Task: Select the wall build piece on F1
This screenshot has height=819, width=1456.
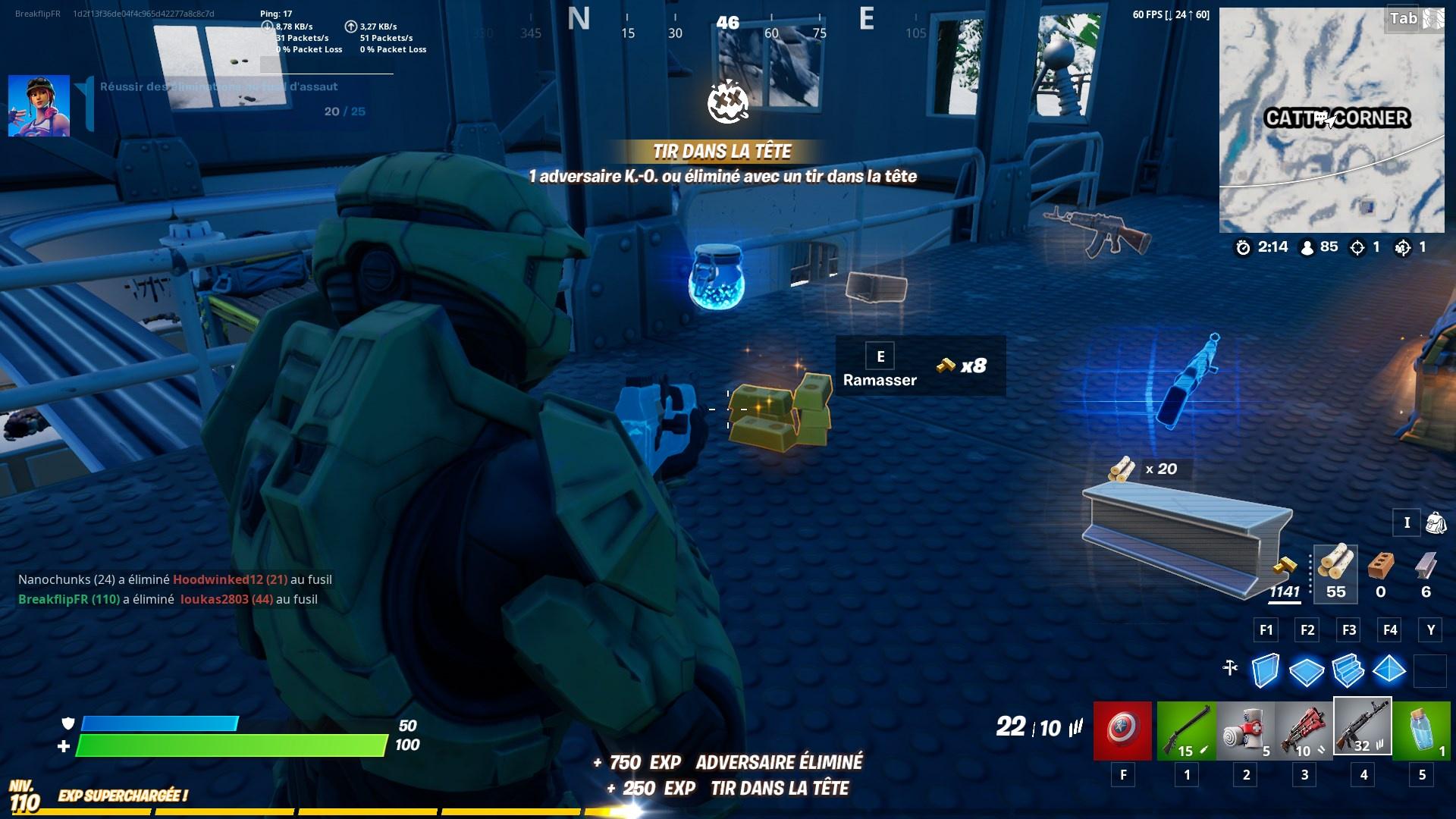Action: click(x=1265, y=670)
